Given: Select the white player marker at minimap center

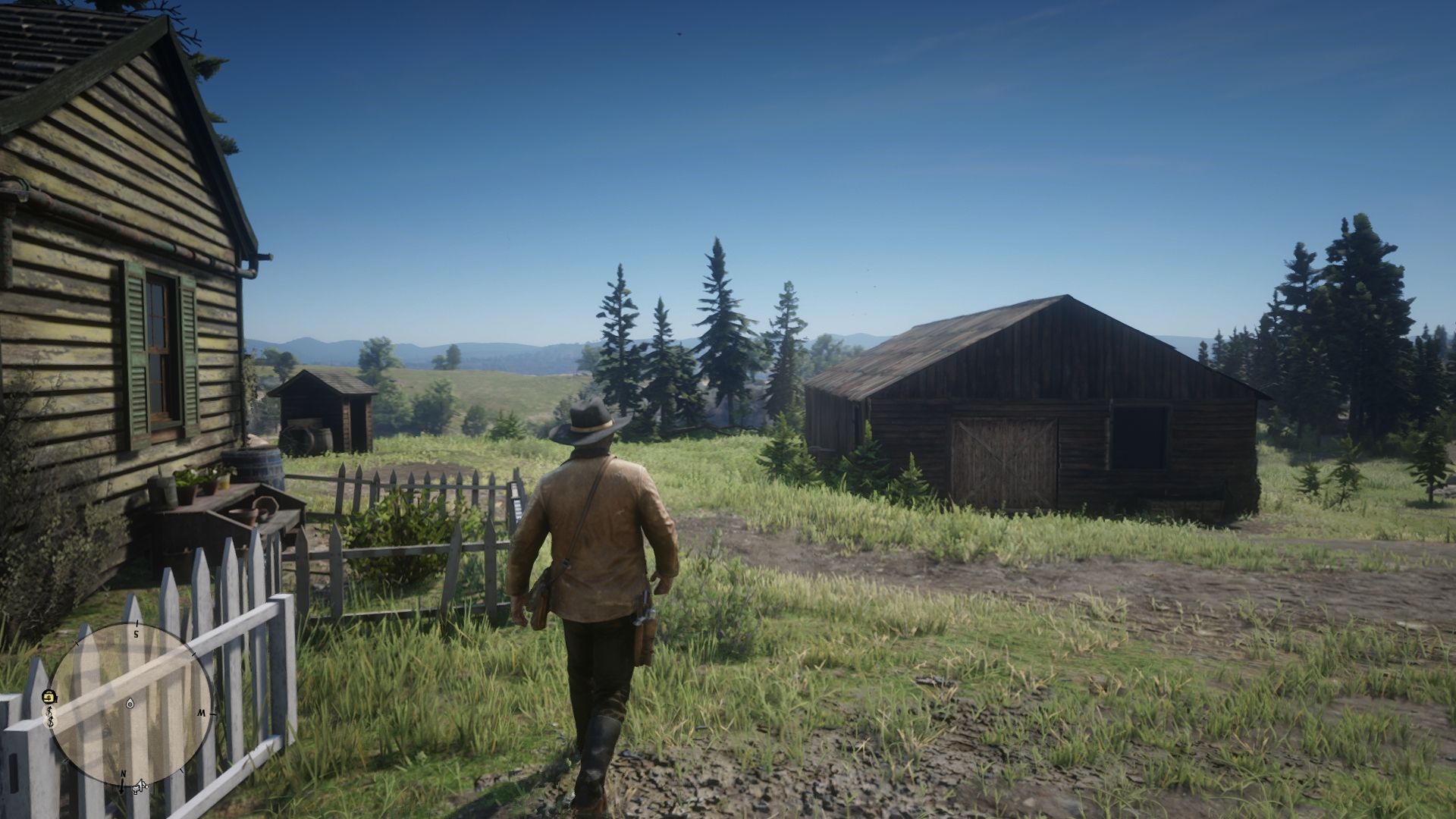Looking at the screenshot, I should (130, 704).
